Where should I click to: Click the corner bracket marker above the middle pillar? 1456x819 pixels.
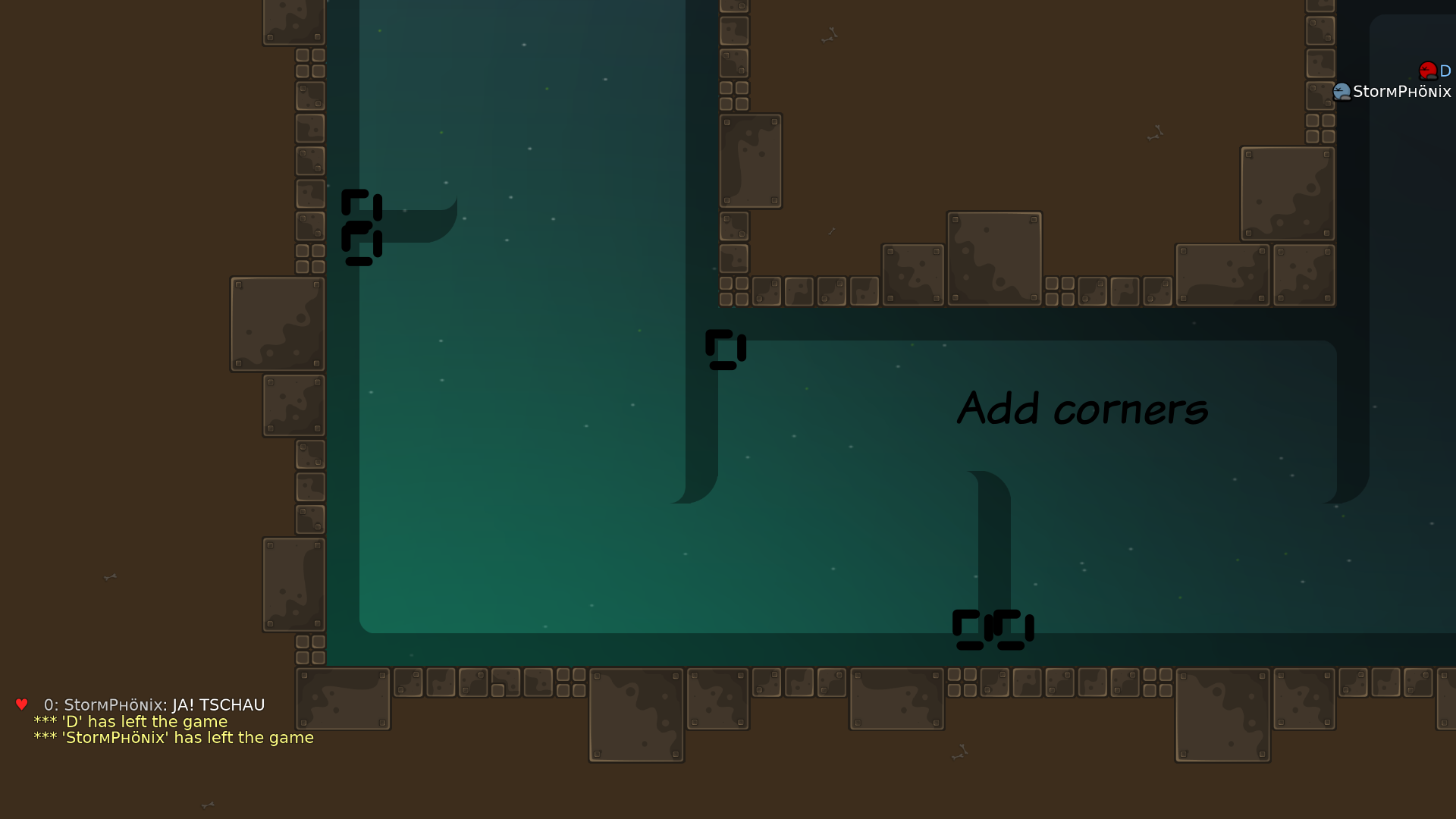[x=725, y=349]
